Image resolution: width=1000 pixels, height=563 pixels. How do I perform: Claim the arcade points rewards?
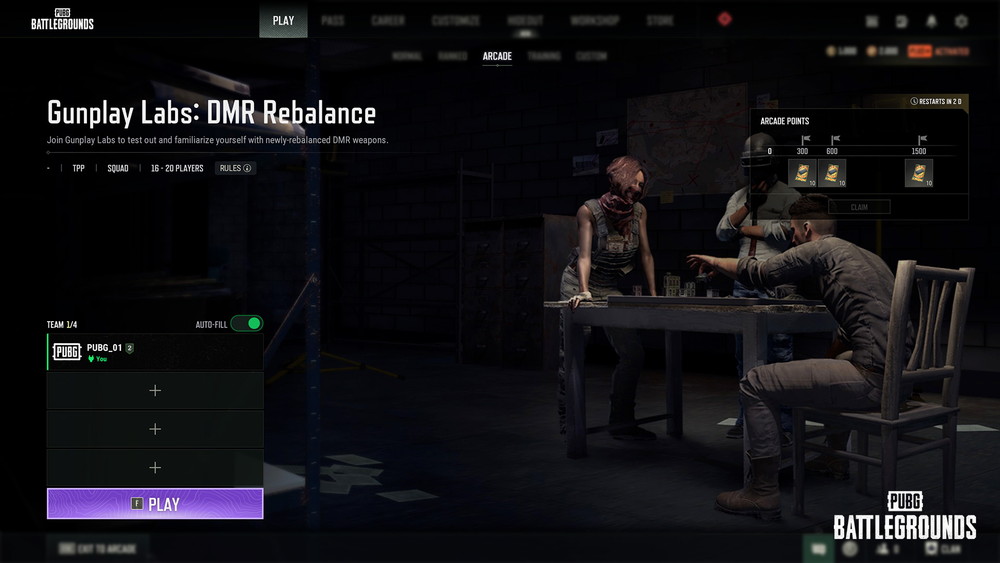coord(859,207)
